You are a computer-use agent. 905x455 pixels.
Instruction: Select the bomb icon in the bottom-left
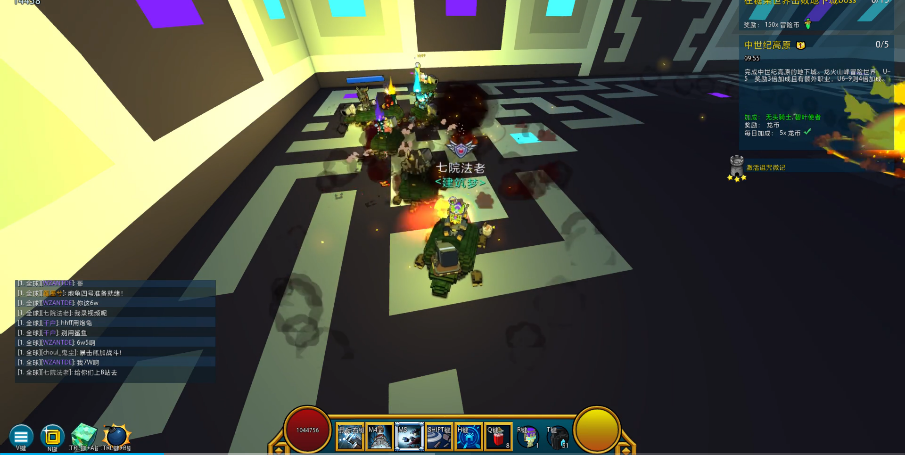(116, 435)
